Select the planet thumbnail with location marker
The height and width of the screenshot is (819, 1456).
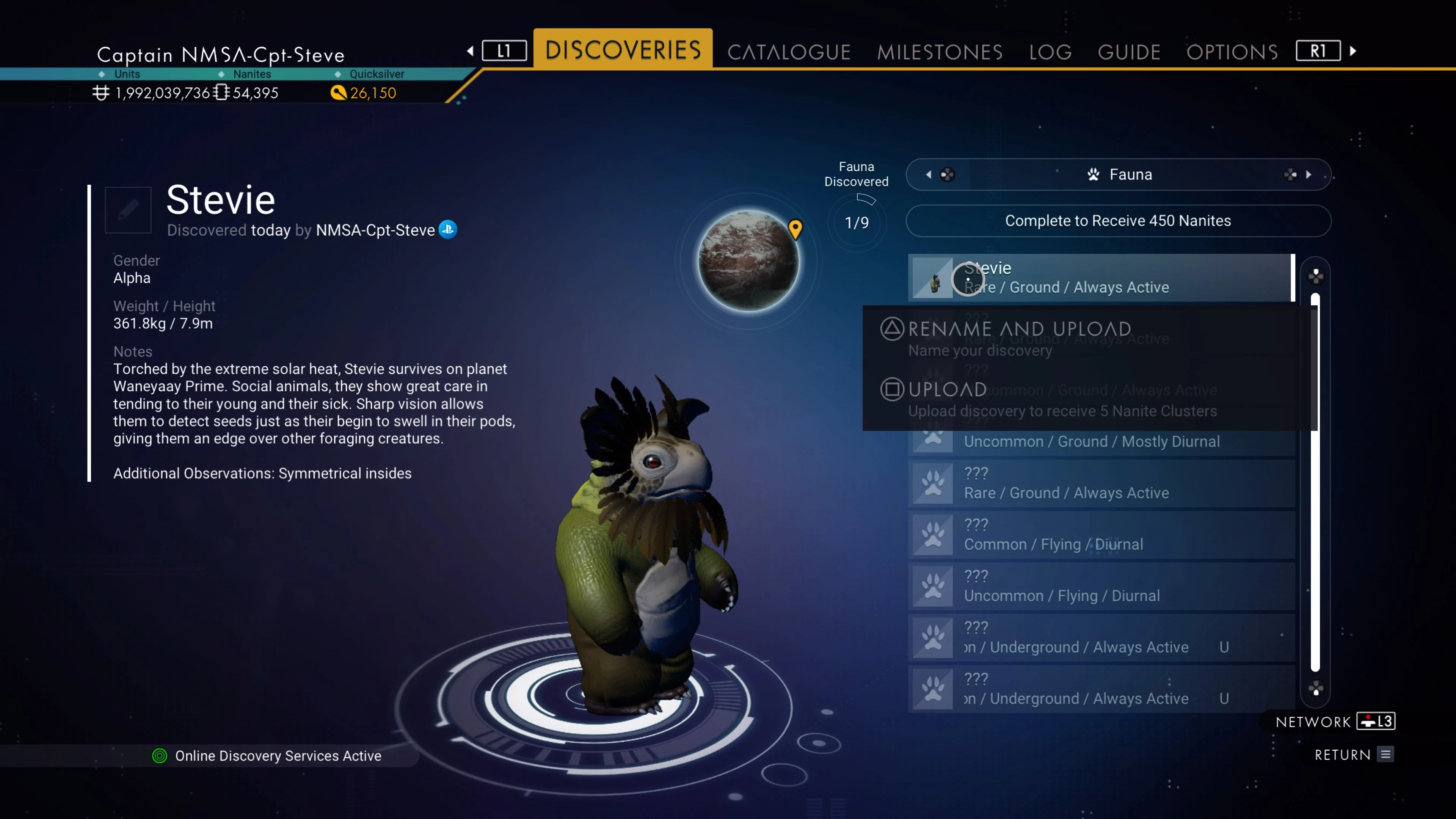click(x=748, y=260)
